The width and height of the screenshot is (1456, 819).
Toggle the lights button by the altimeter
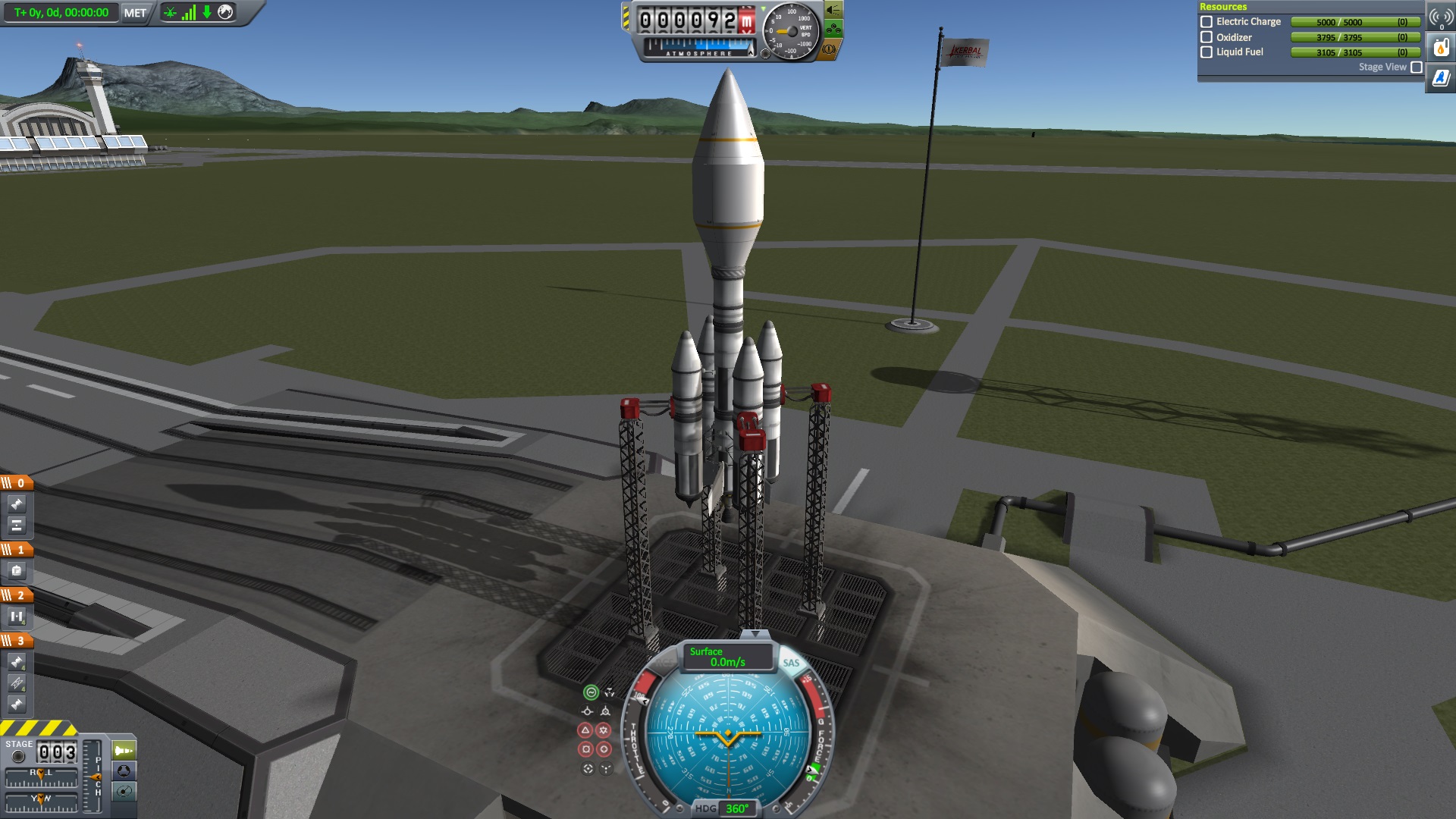tap(833, 10)
